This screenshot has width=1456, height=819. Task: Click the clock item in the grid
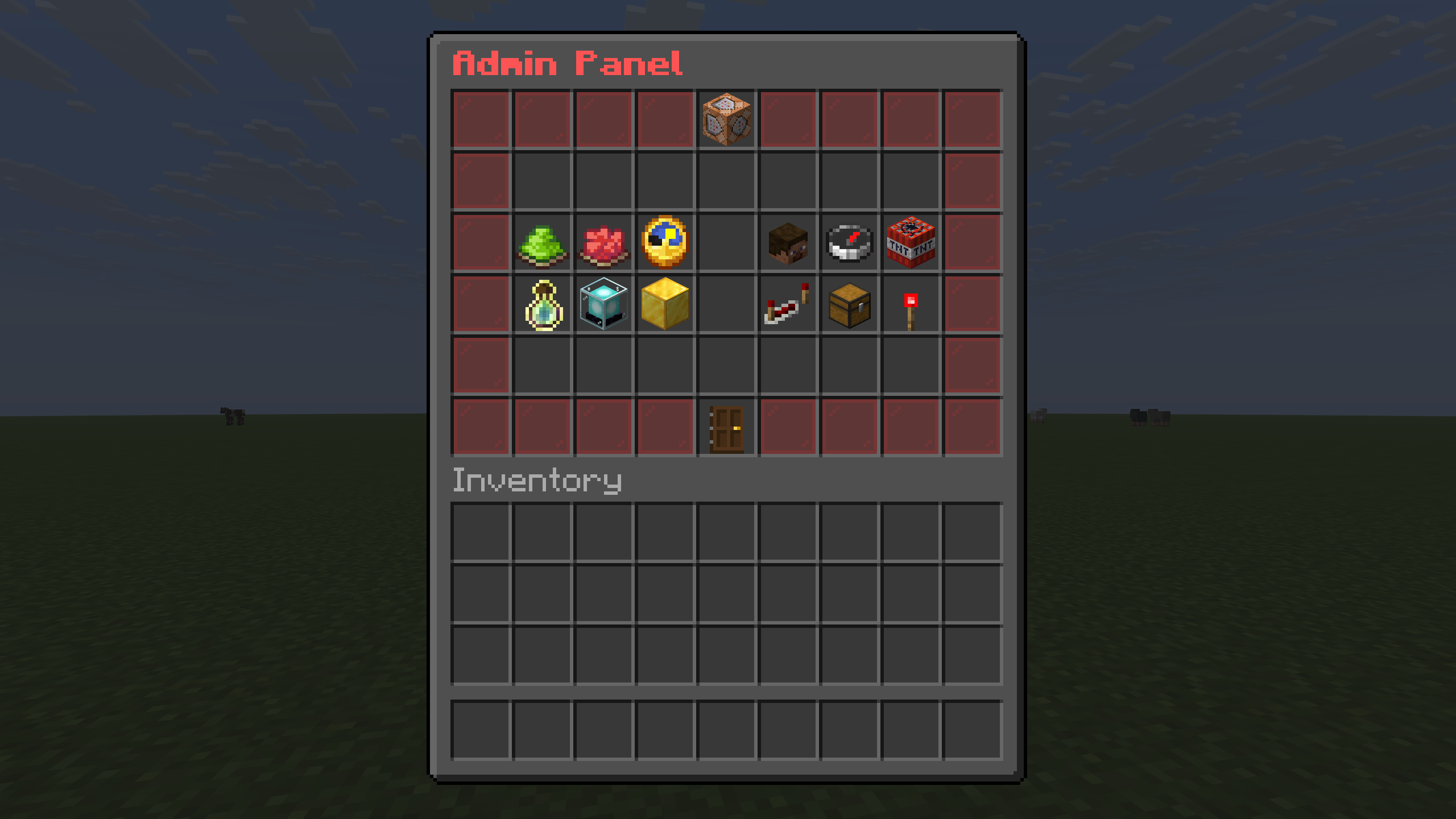[665, 242]
